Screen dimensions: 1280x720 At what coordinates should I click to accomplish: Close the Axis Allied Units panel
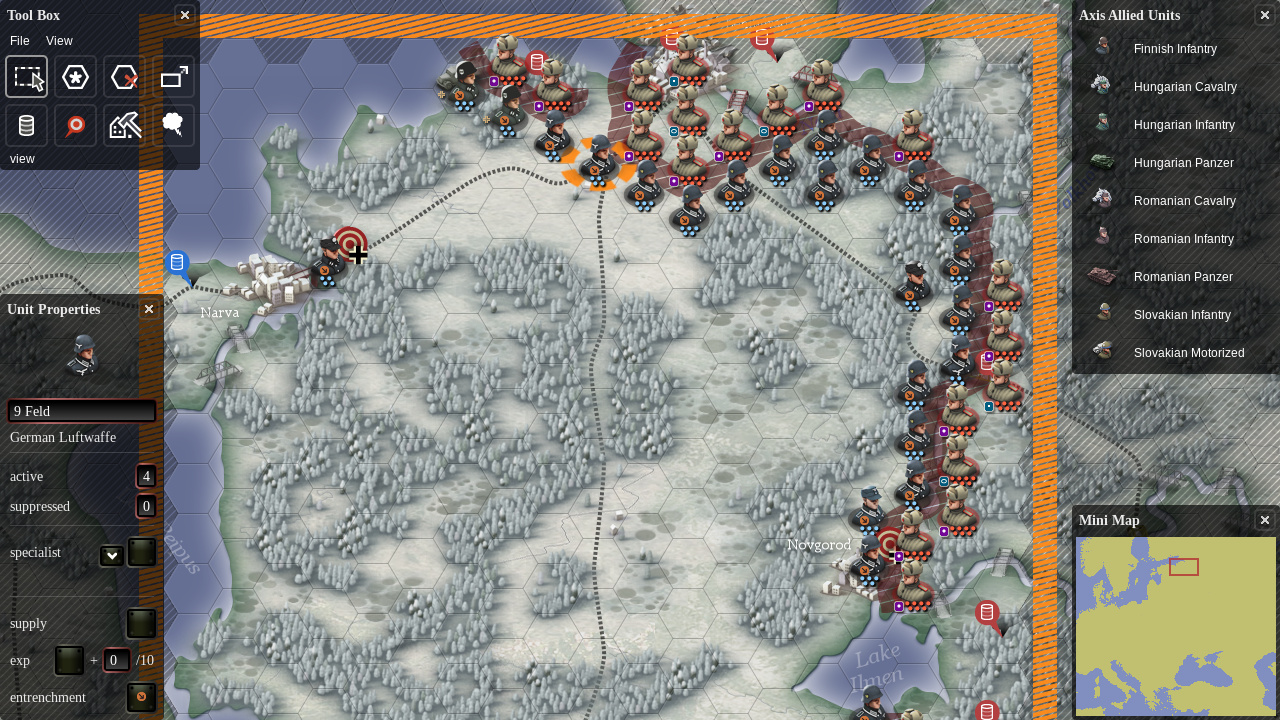1264,15
